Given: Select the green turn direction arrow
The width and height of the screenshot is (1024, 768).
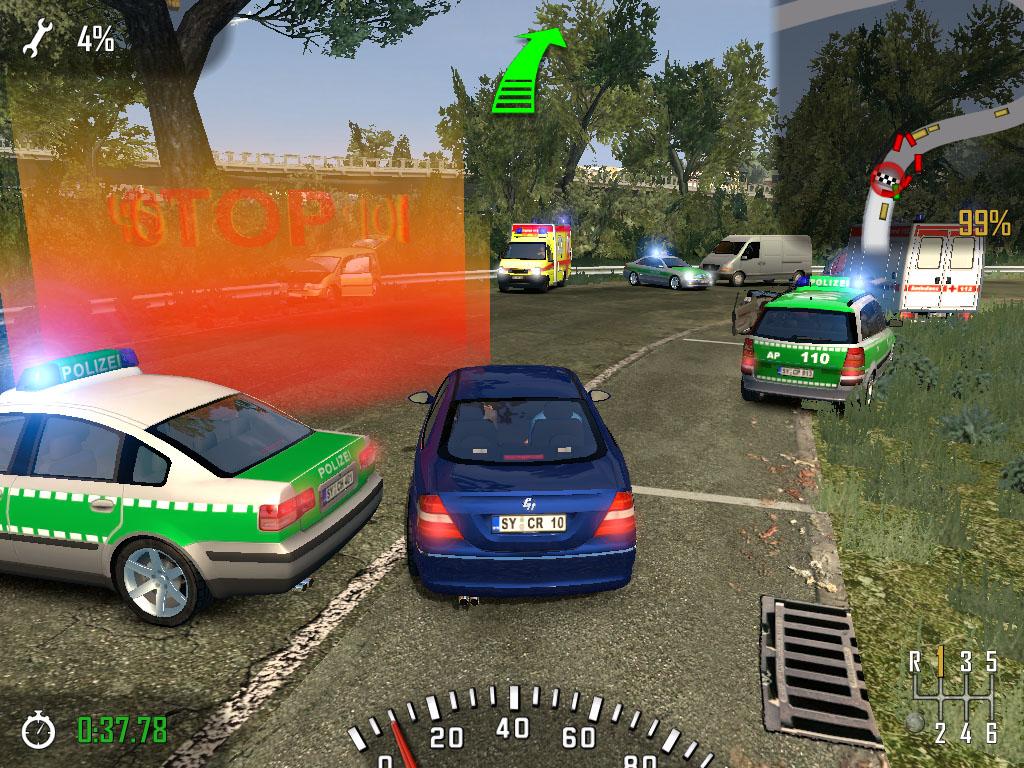Looking at the screenshot, I should coord(525,70).
